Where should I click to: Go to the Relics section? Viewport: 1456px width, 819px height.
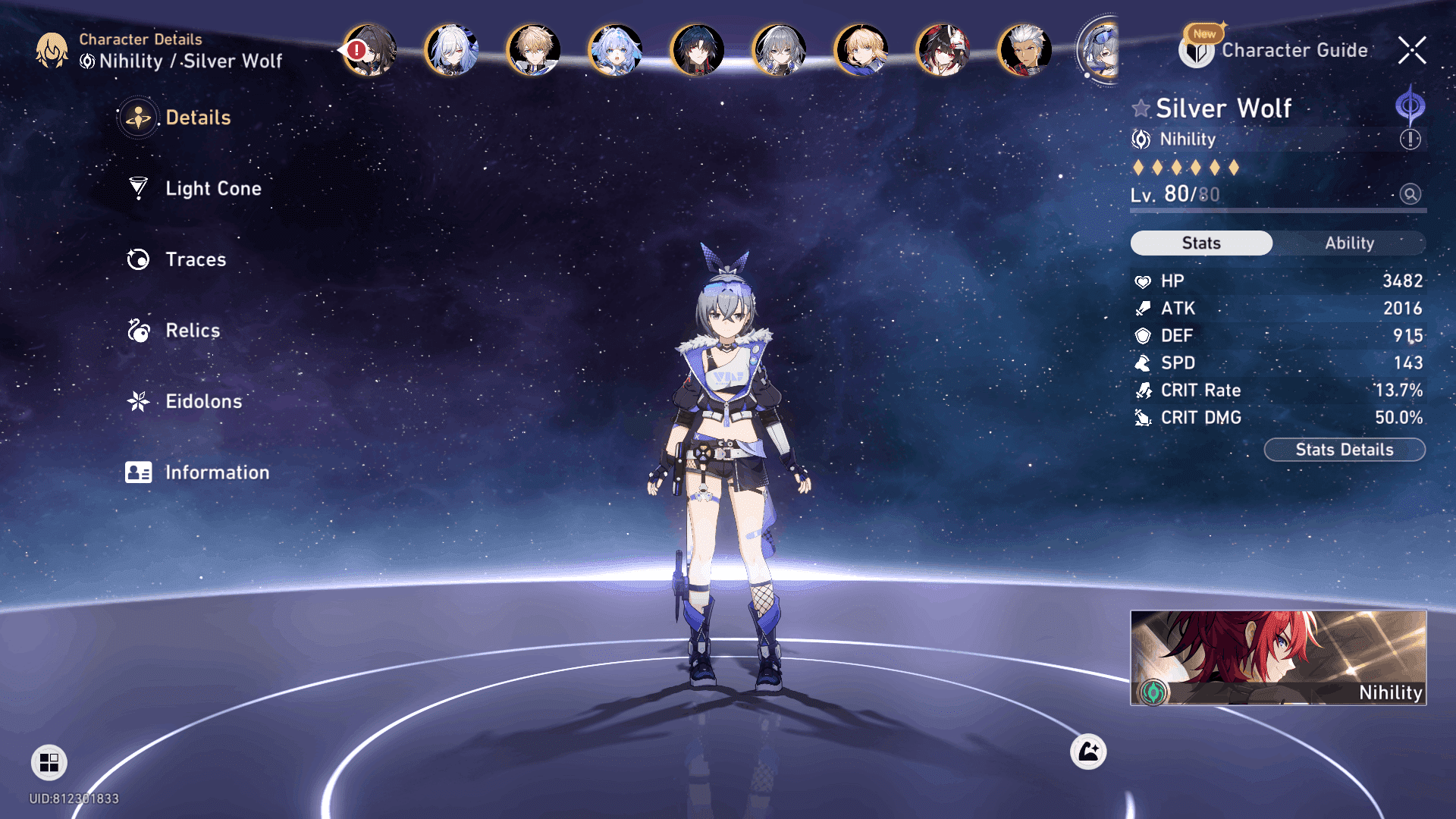pyautogui.click(x=192, y=331)
